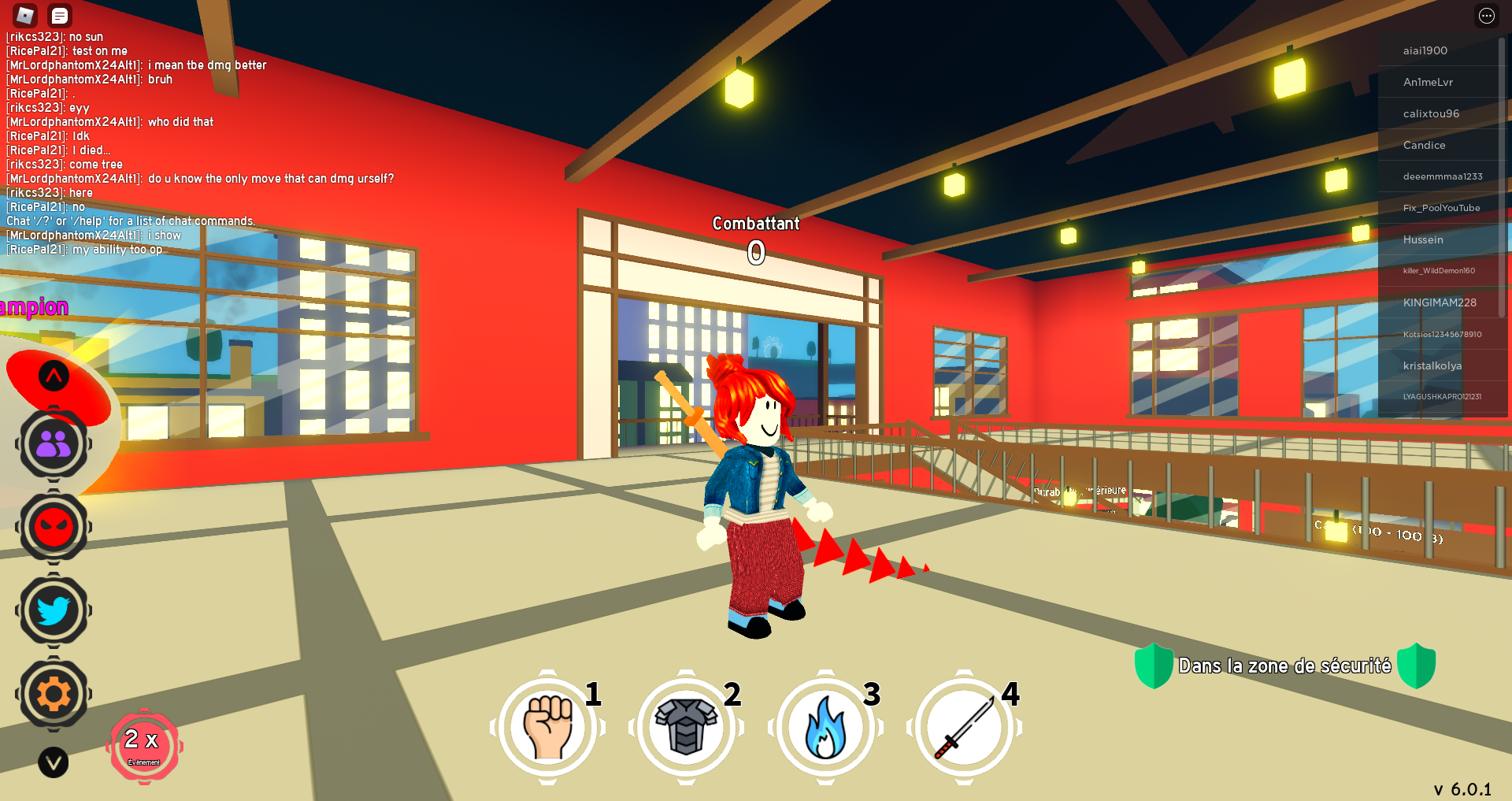Expand player Candice in the leaderboard
The width and height of the screenshot is (1512, 801).
(x=1425, y=145)
